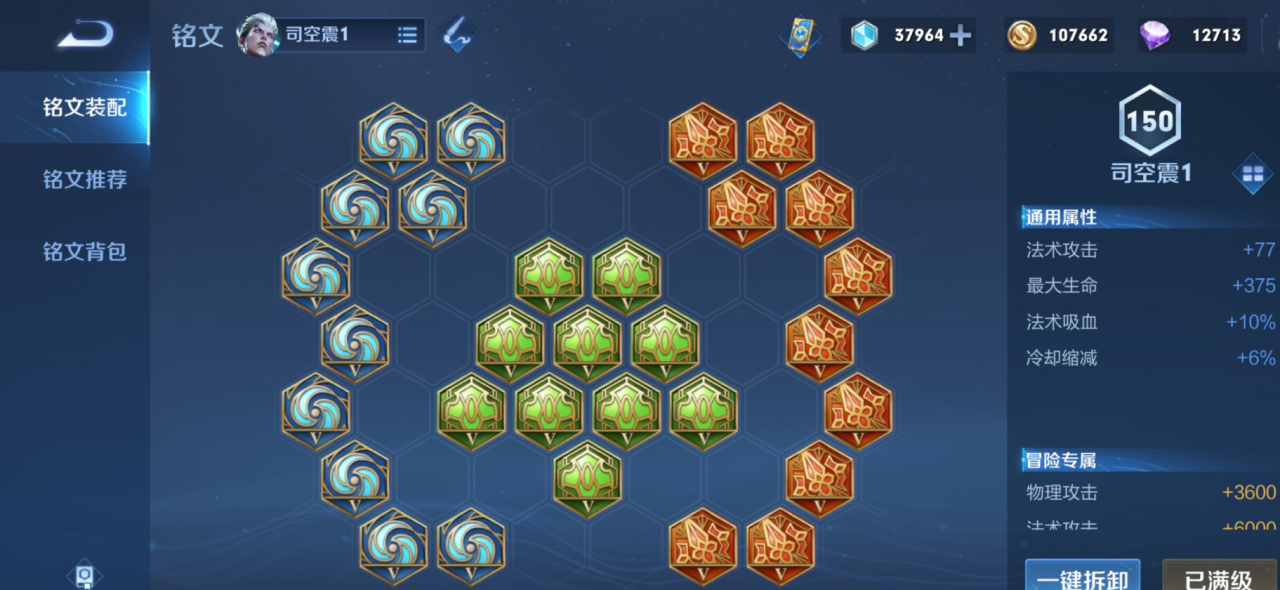The width and height of the screenshot is (1280, 590).
Task: Click the gold coin currency icon
Action: pos(1021,36)
